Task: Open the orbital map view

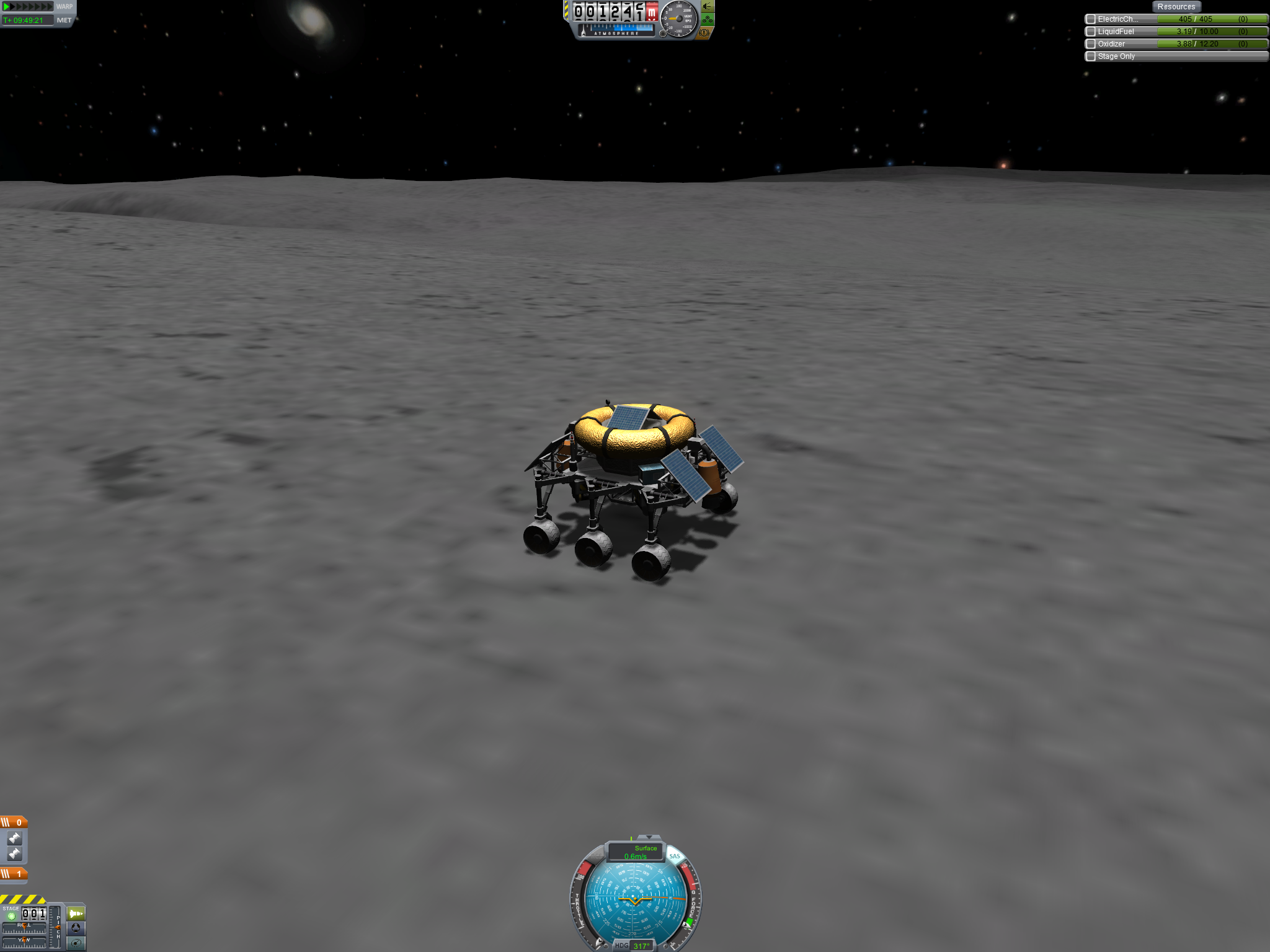Action: point(76,943)
